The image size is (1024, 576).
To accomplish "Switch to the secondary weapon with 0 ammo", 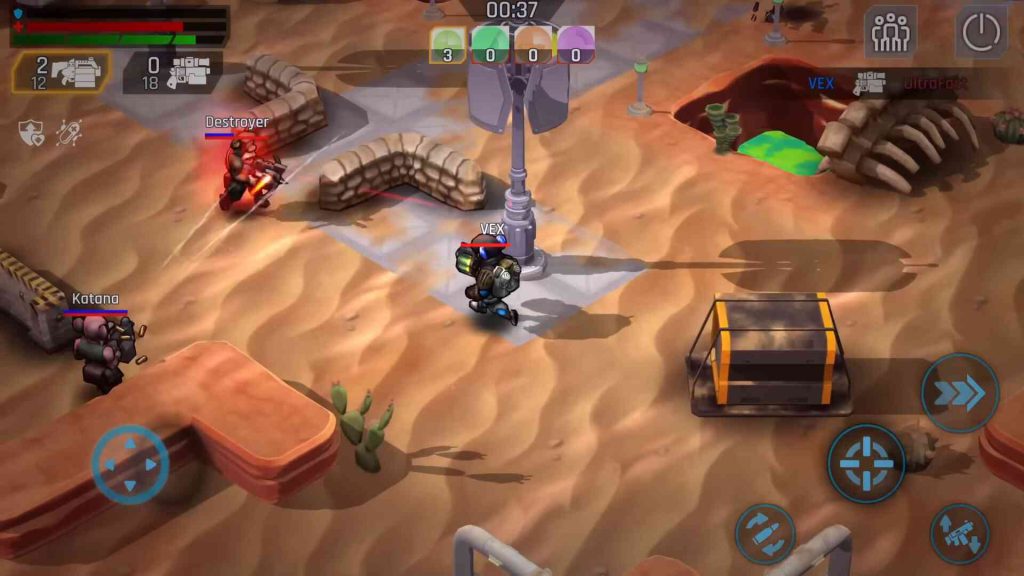I will 172,72.
